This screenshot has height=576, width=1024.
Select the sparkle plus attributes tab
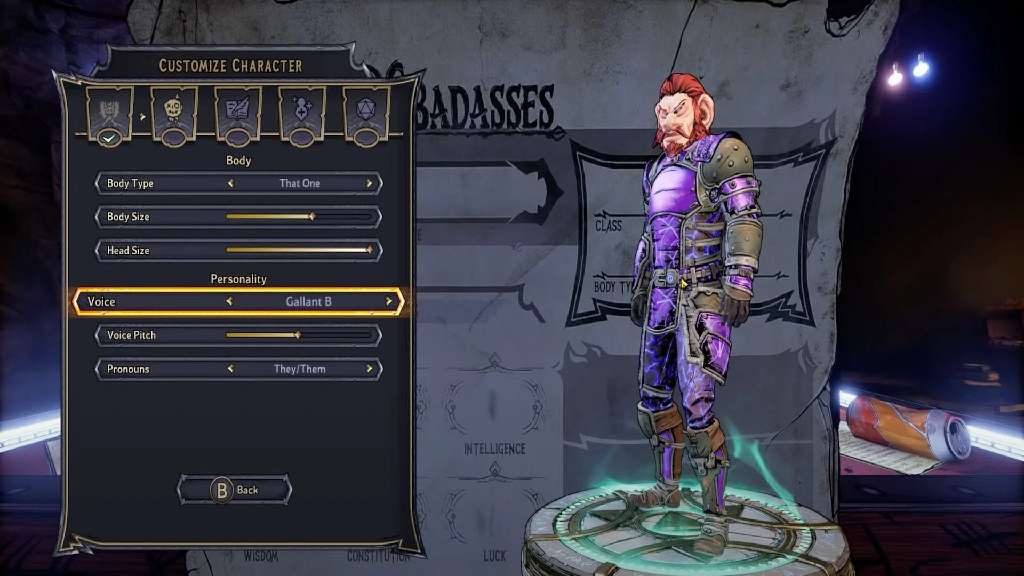pos(301,110)
